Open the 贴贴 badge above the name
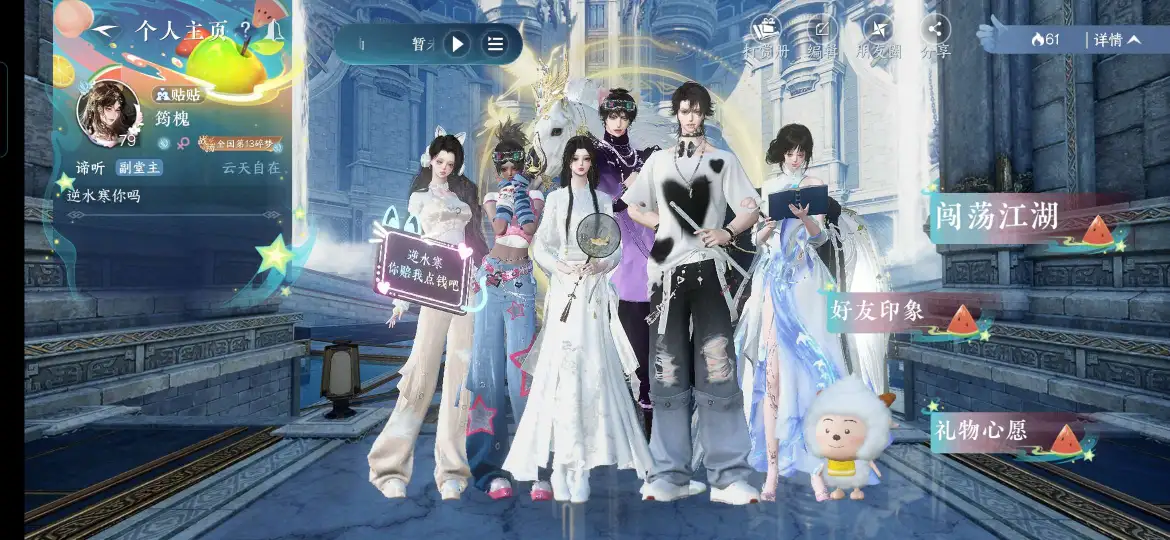Viewport: 1170px width, 540px height. [179, 95]
